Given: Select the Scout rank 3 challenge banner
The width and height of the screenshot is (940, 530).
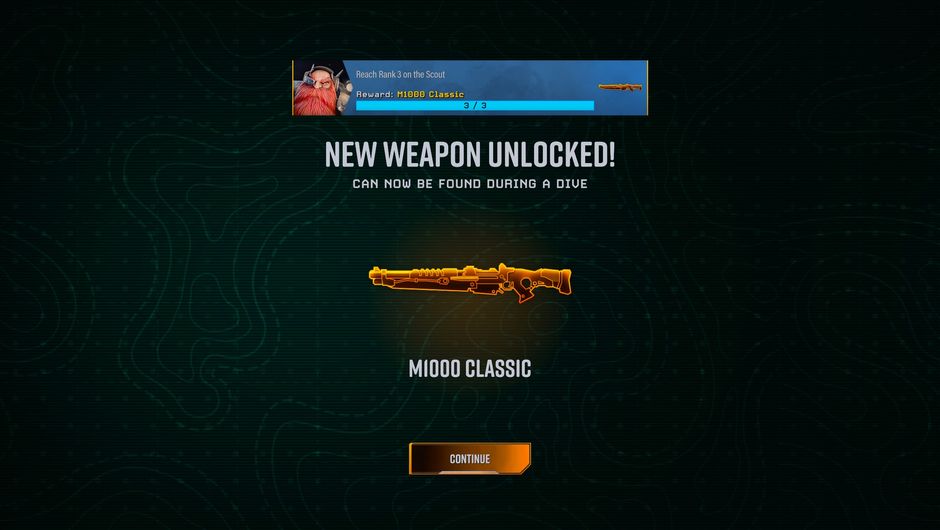Looking at the screenshot, I should [470, 88].
